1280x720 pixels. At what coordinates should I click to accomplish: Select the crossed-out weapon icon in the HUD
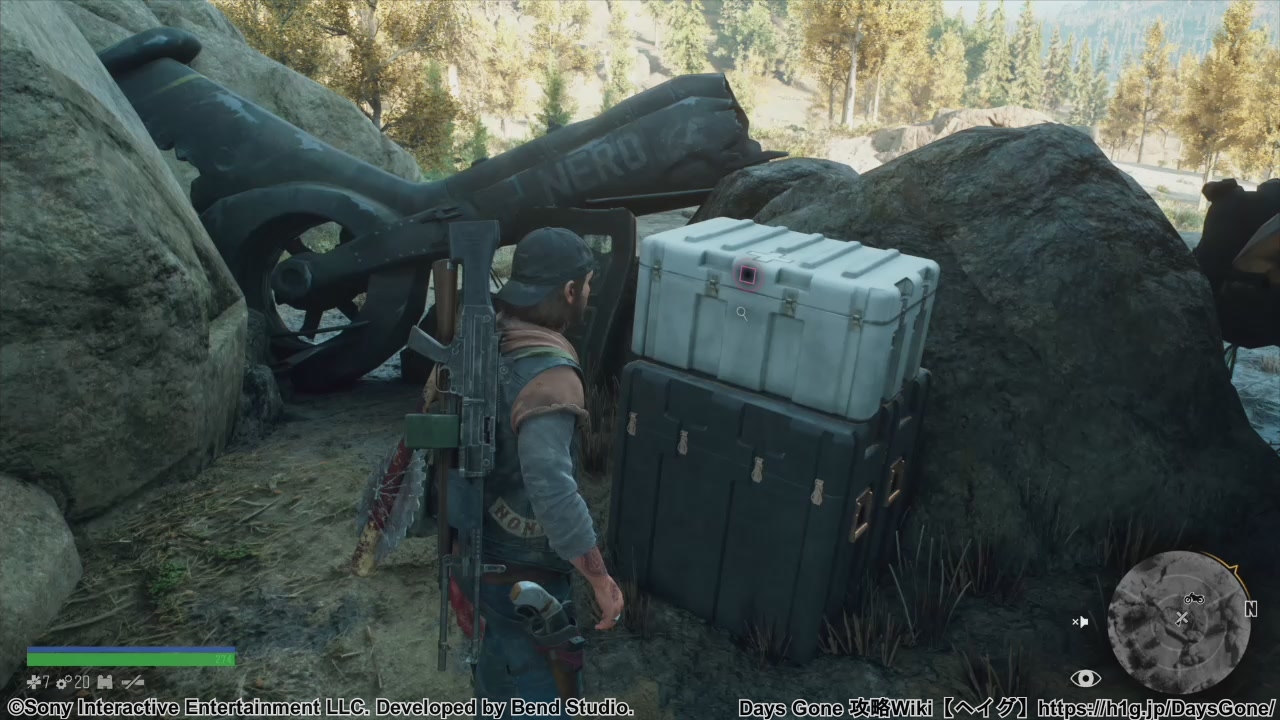point(133,682)
